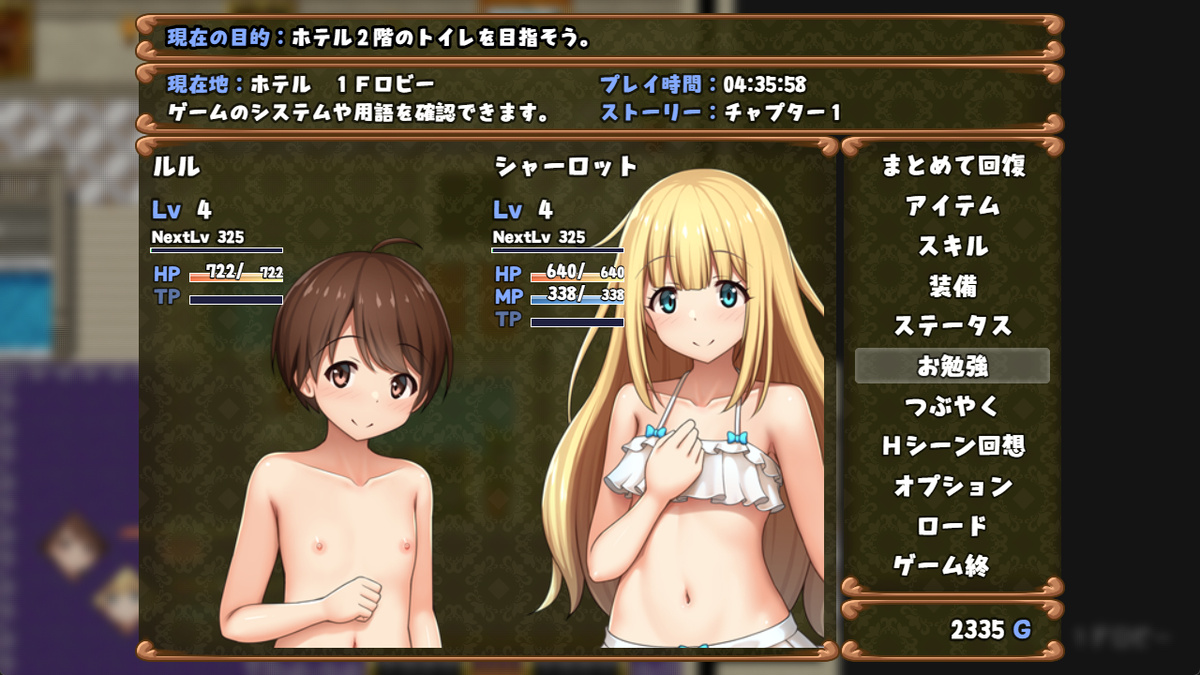The height and width of the screenshot is (675, 1200).
Task: Select まとめて回復 to heal the party
Action: coord(952,166)
